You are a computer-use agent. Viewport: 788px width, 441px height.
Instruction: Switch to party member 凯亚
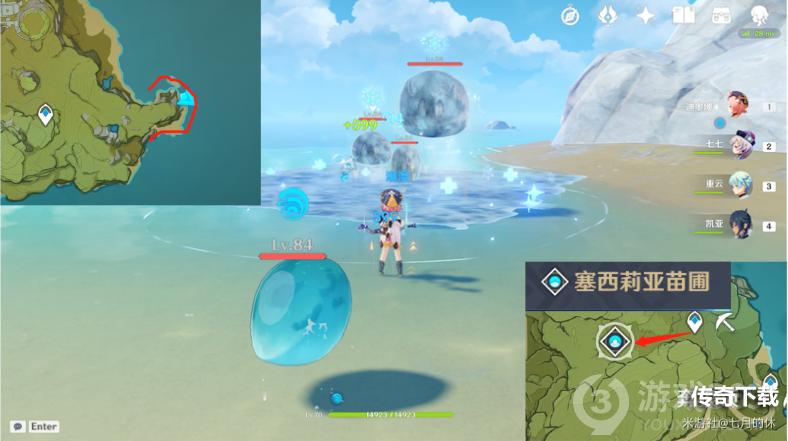click(x=741, y=225)
